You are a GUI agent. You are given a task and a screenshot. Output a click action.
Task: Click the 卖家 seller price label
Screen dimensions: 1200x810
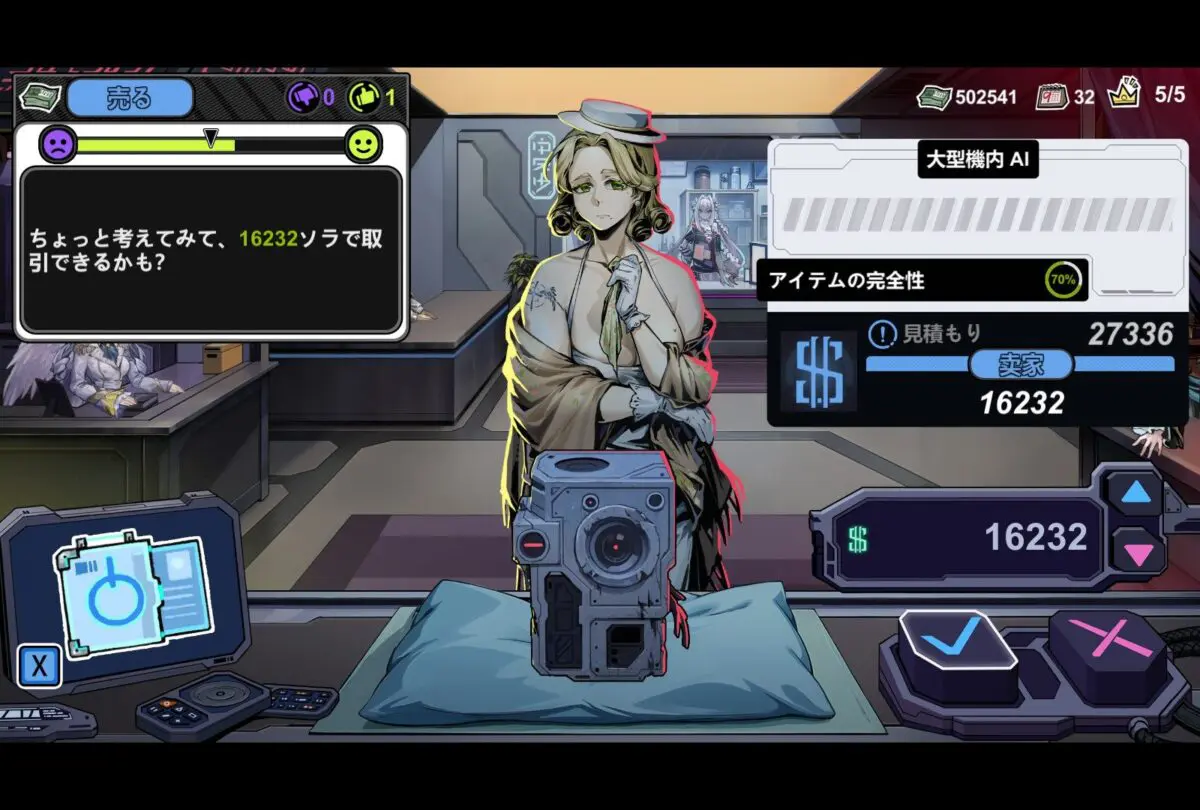[x=1019, y=365]
